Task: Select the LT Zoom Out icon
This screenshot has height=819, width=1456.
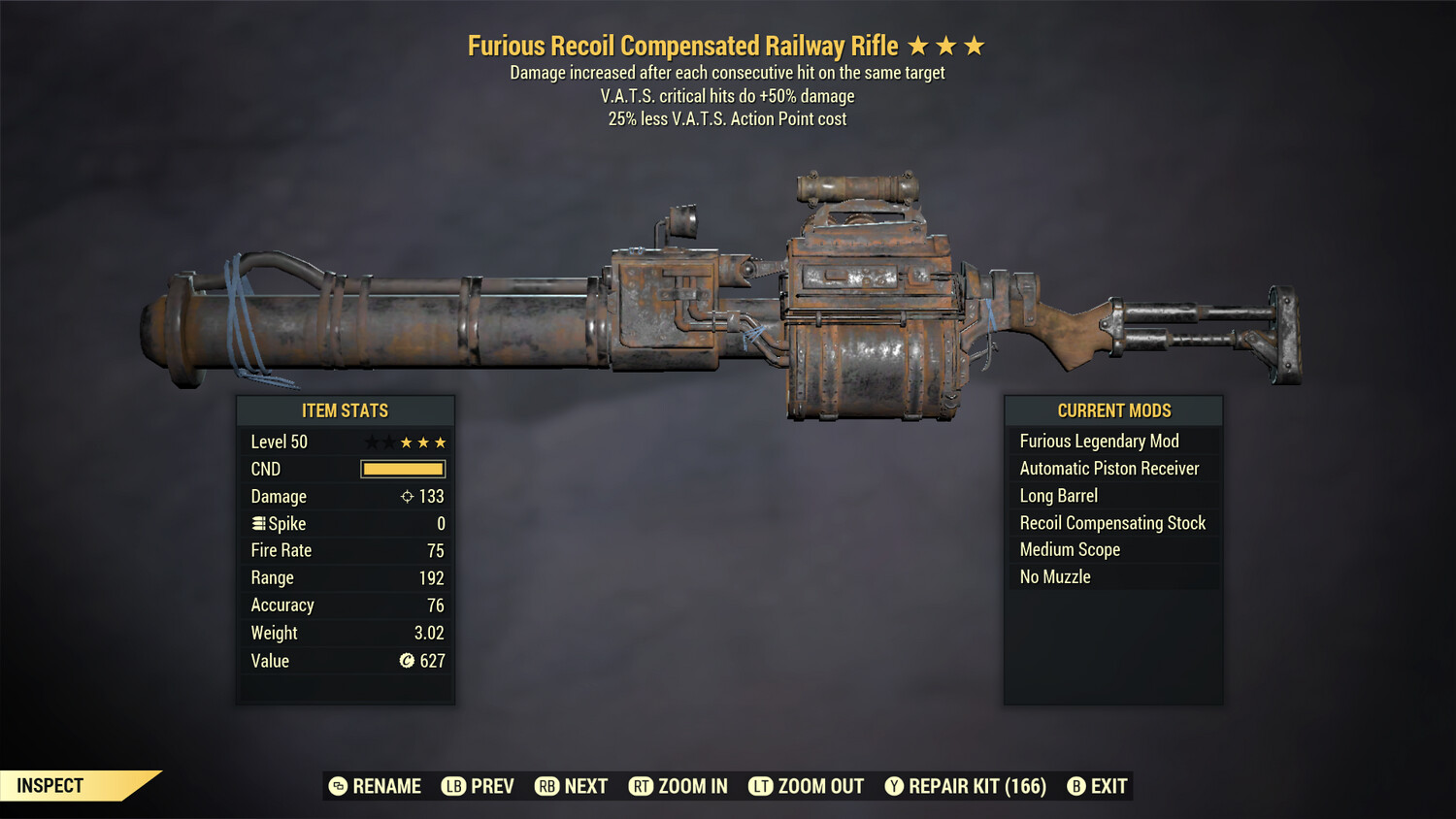Action: [761, 786]
